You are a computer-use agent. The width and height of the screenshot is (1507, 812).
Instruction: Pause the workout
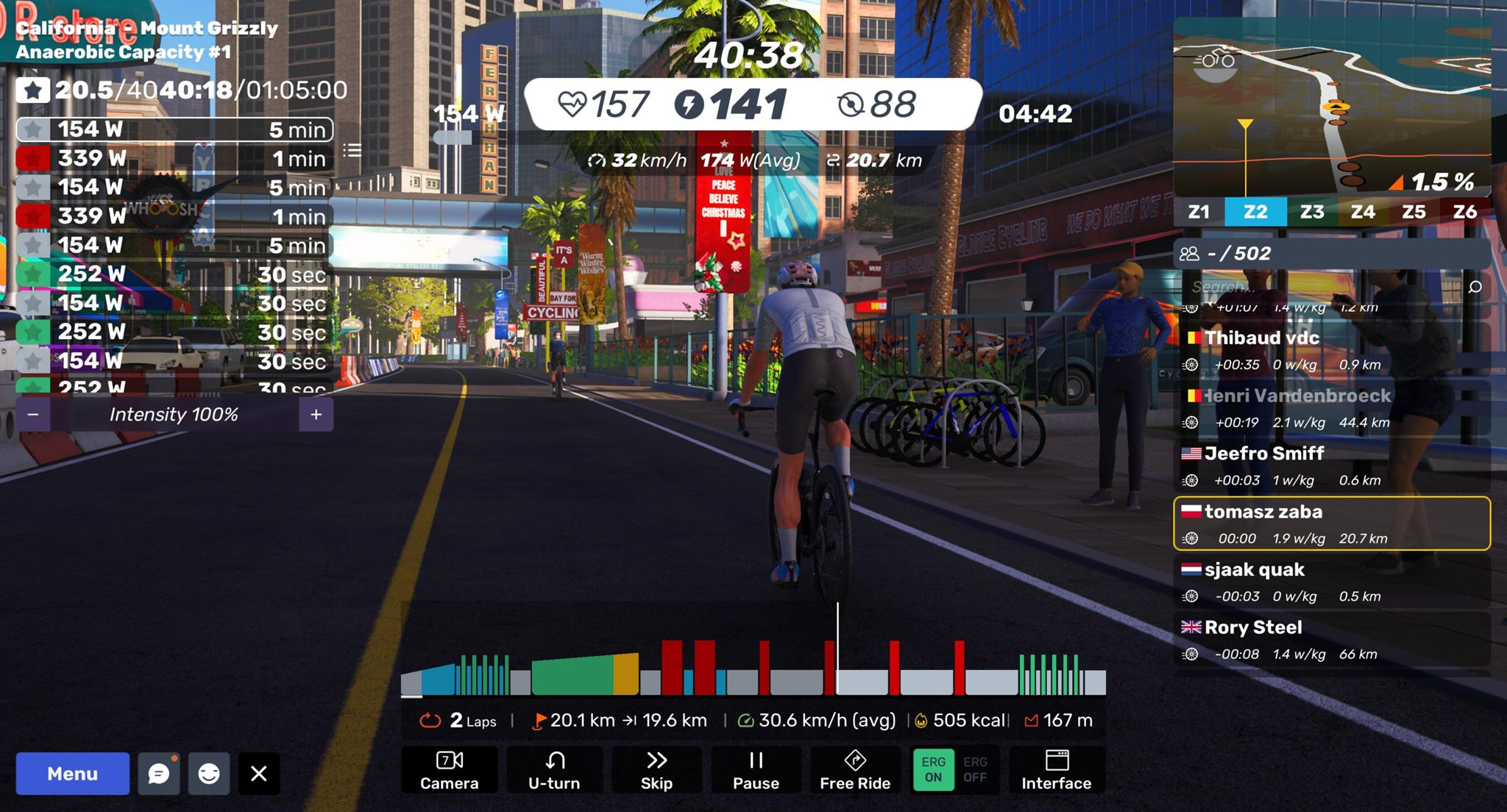click(756, 769)
